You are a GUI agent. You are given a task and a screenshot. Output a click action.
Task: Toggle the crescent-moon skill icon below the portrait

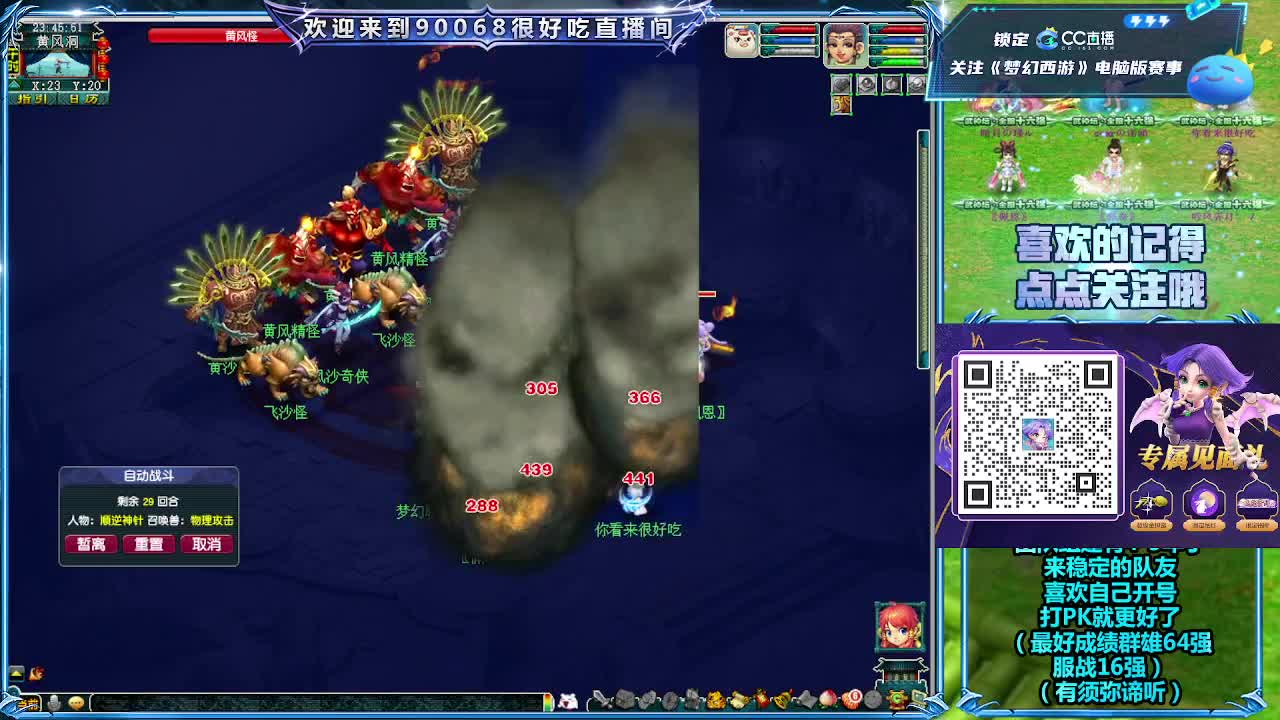tap(891, 83)
